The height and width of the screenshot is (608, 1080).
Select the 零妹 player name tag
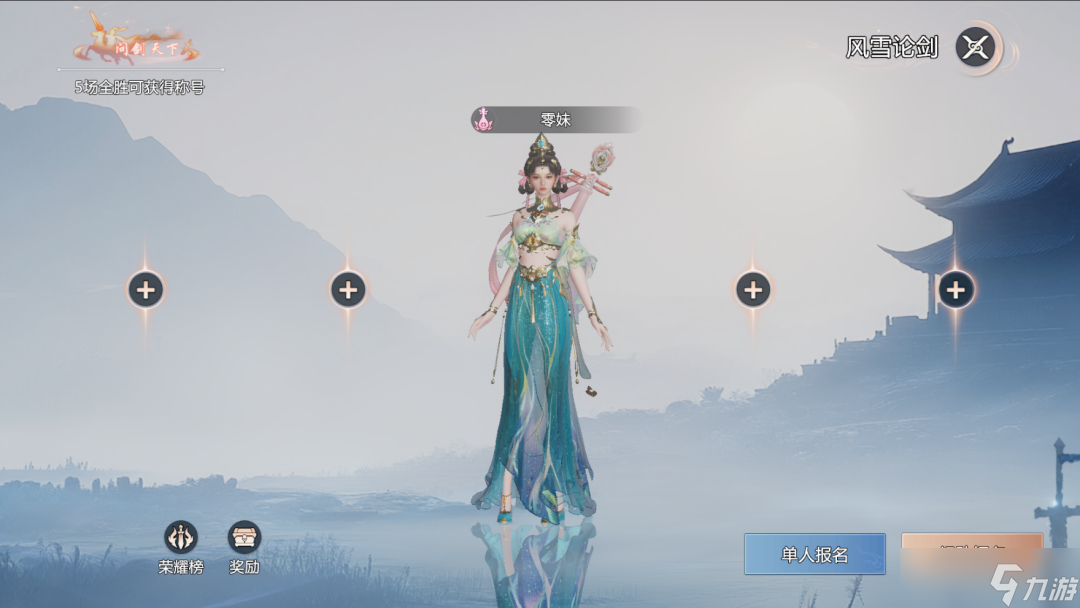(555, 120)
